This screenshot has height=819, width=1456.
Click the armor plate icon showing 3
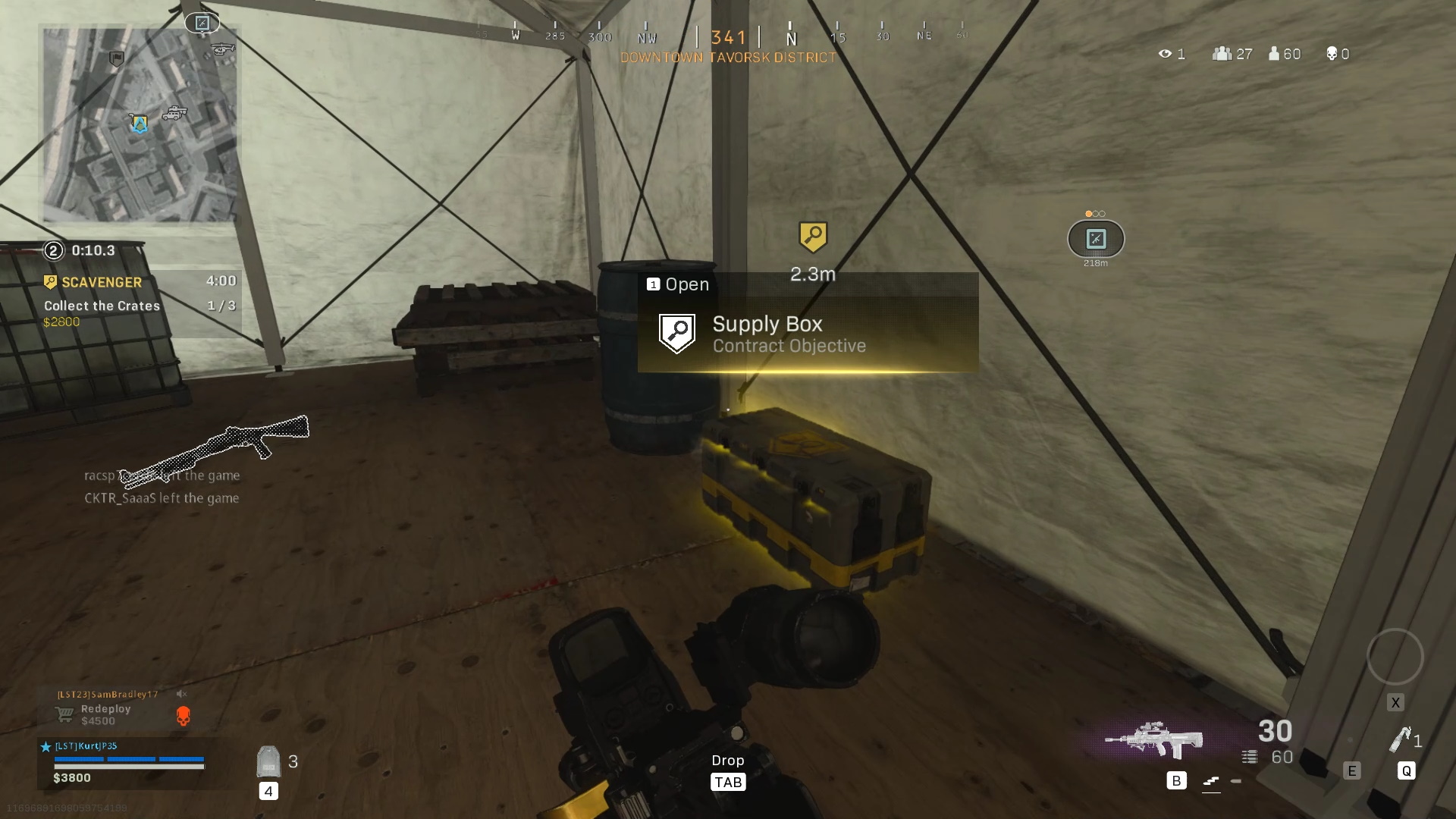267,761
